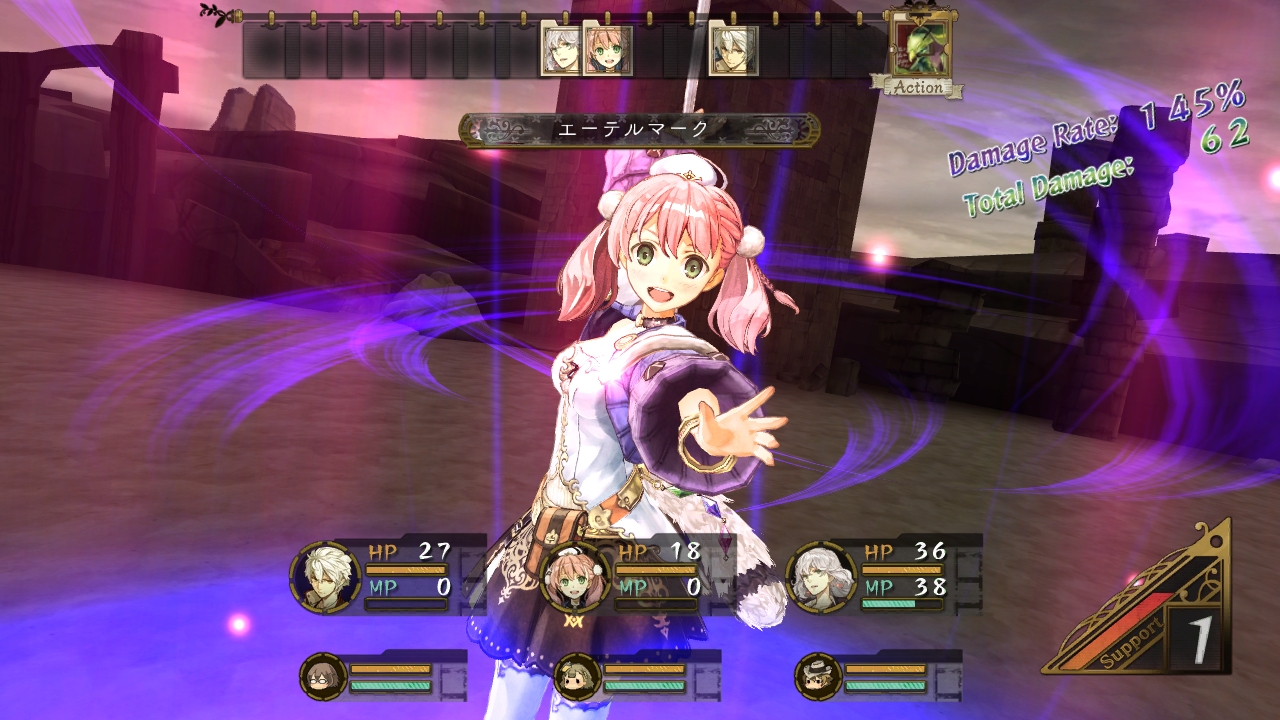Select the blond reserve member portrait

577,676
